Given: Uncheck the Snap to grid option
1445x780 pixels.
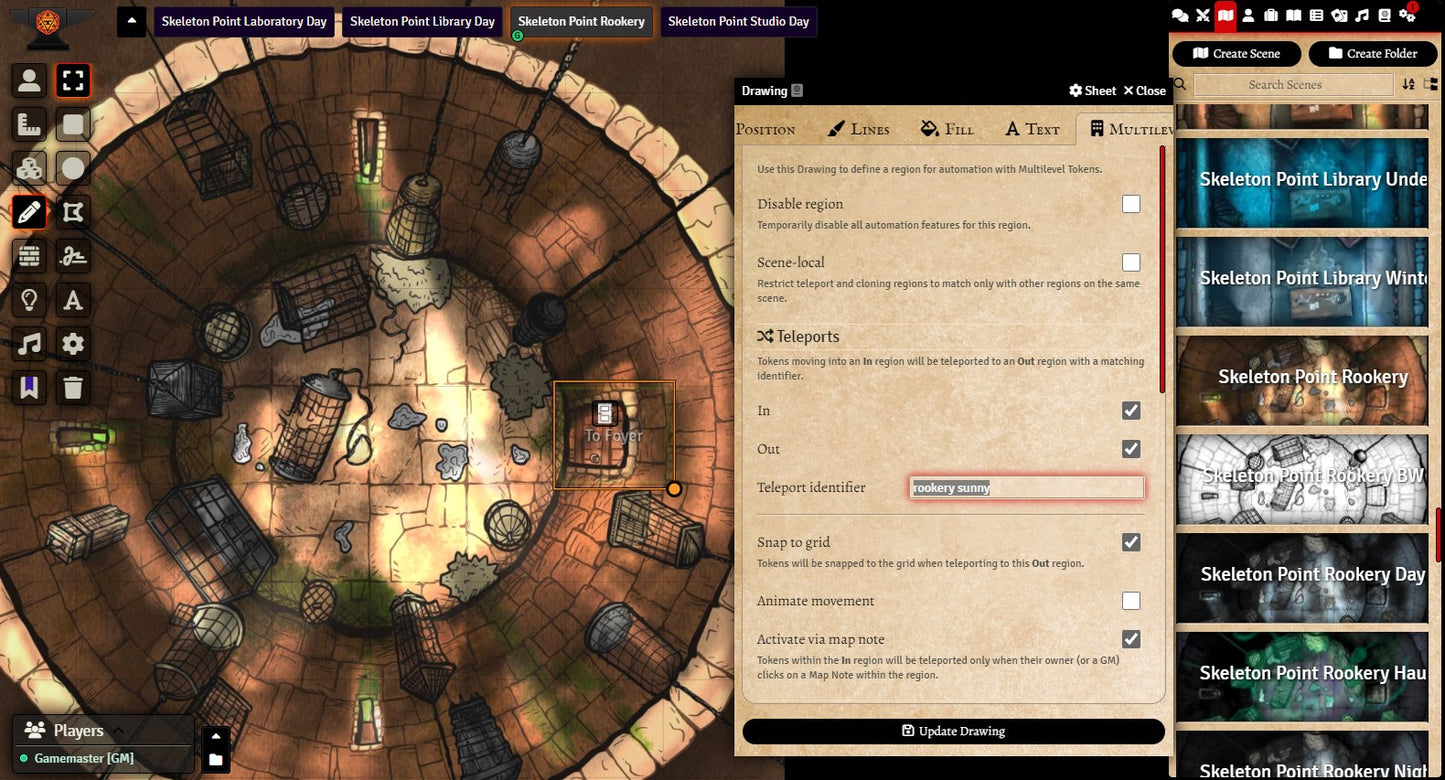Looking at the screenshot, I should (1131, 542).
